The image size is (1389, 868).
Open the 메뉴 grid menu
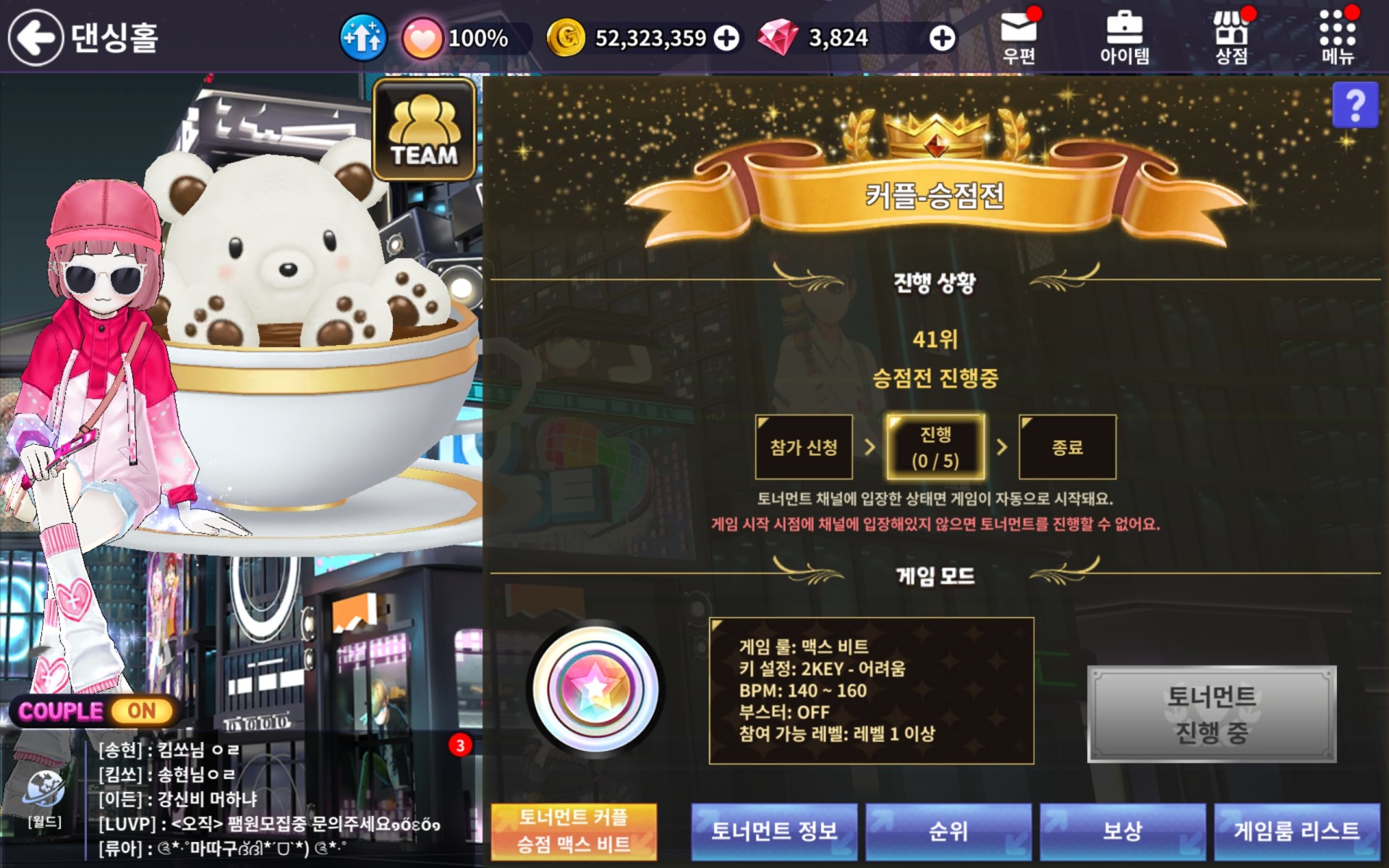pos(1337,38)
